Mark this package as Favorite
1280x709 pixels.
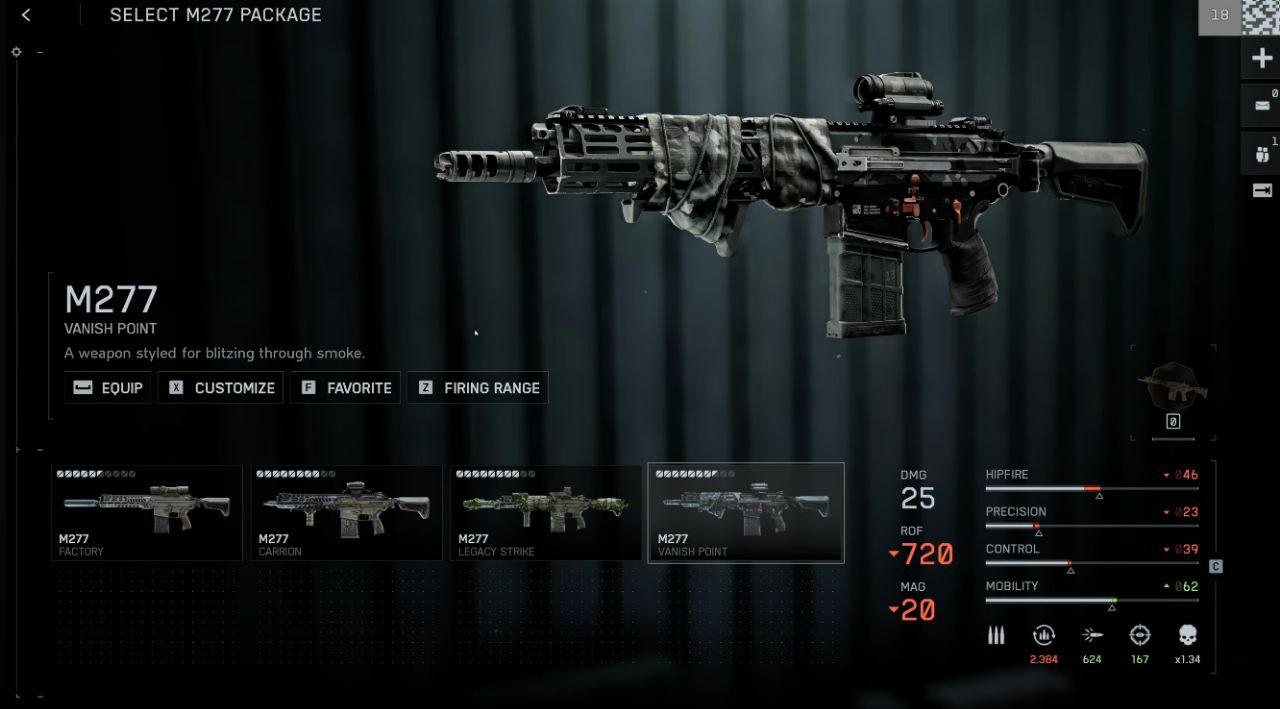click(346, 388)
